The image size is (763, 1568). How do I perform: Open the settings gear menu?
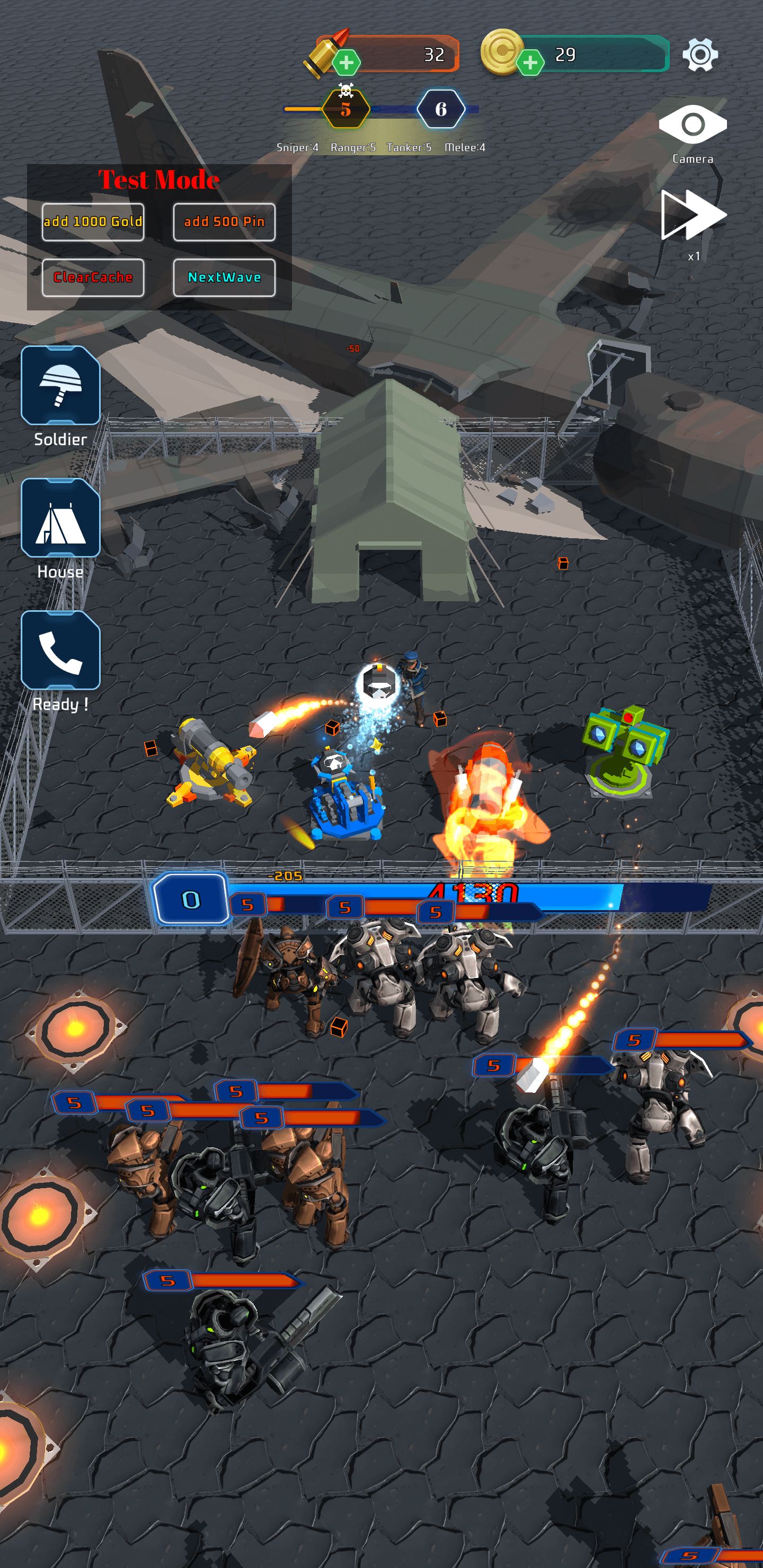click(x=699, y=55)
